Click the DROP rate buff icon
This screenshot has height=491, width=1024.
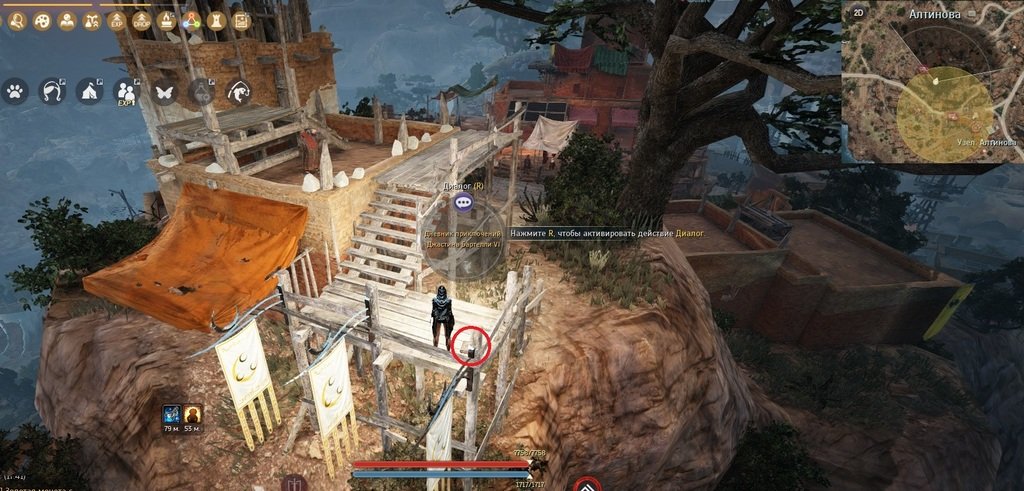click(141, 20)
